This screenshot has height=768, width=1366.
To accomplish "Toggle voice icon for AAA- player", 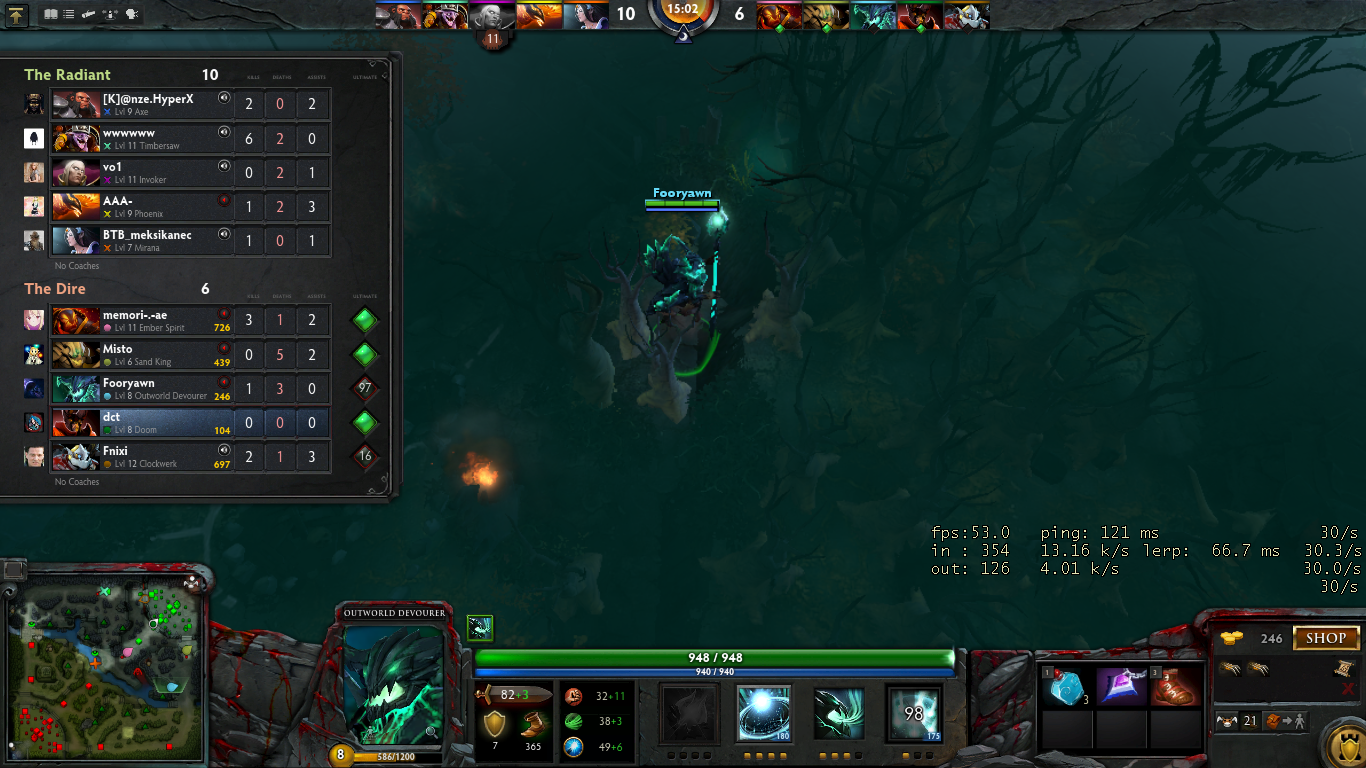I will click(x=224, y=200).
